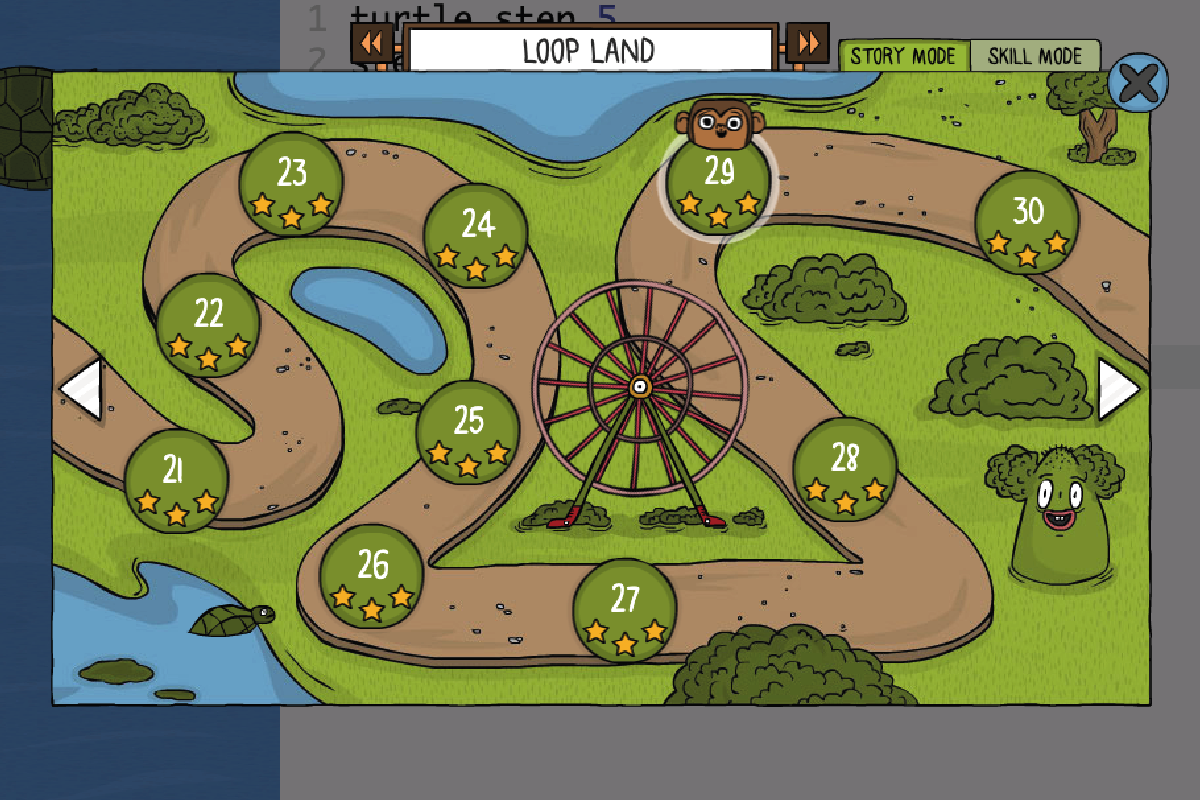Viewport: 1200px width, 800px height.
Task: Close the level map with X button
Action: (1138, 82)
